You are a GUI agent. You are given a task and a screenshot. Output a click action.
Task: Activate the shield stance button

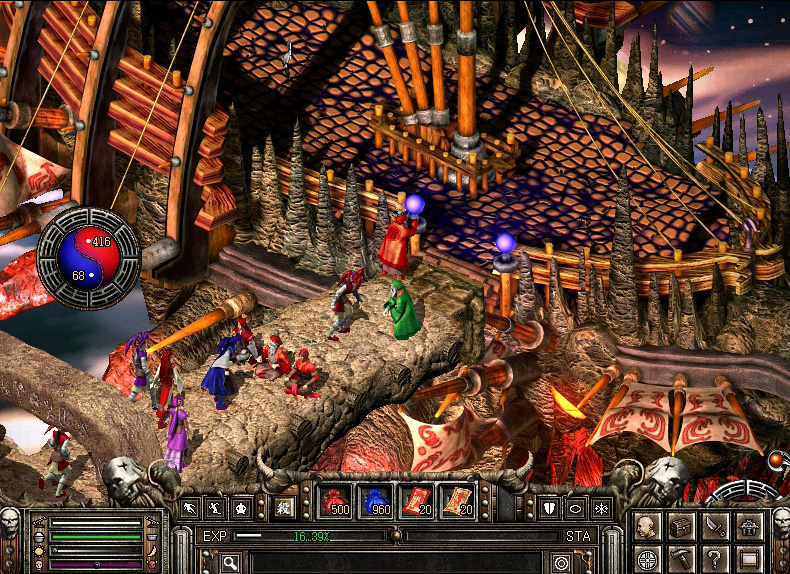(x=550, y=507)
